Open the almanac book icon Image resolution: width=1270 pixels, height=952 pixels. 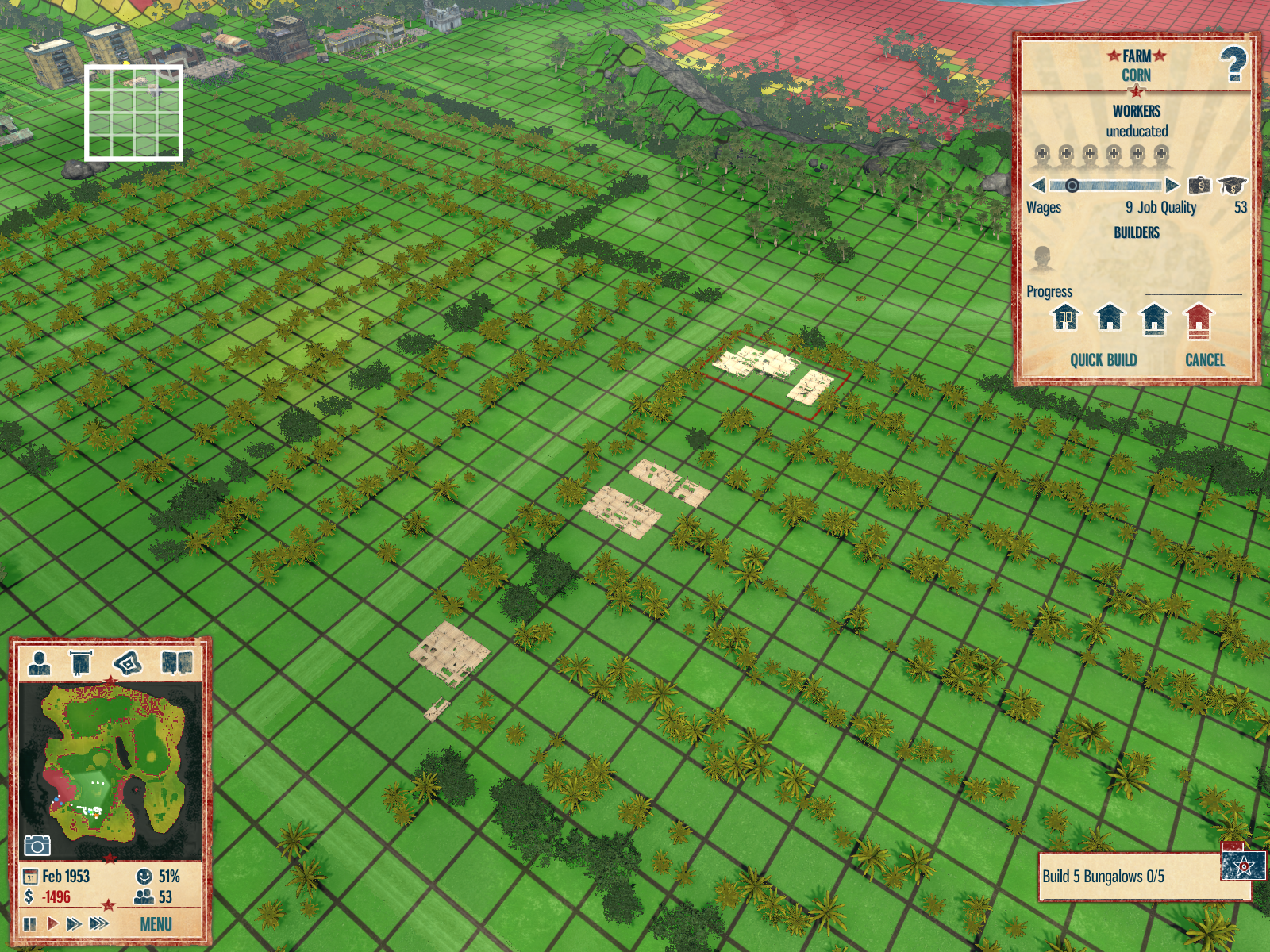point(176,662)
